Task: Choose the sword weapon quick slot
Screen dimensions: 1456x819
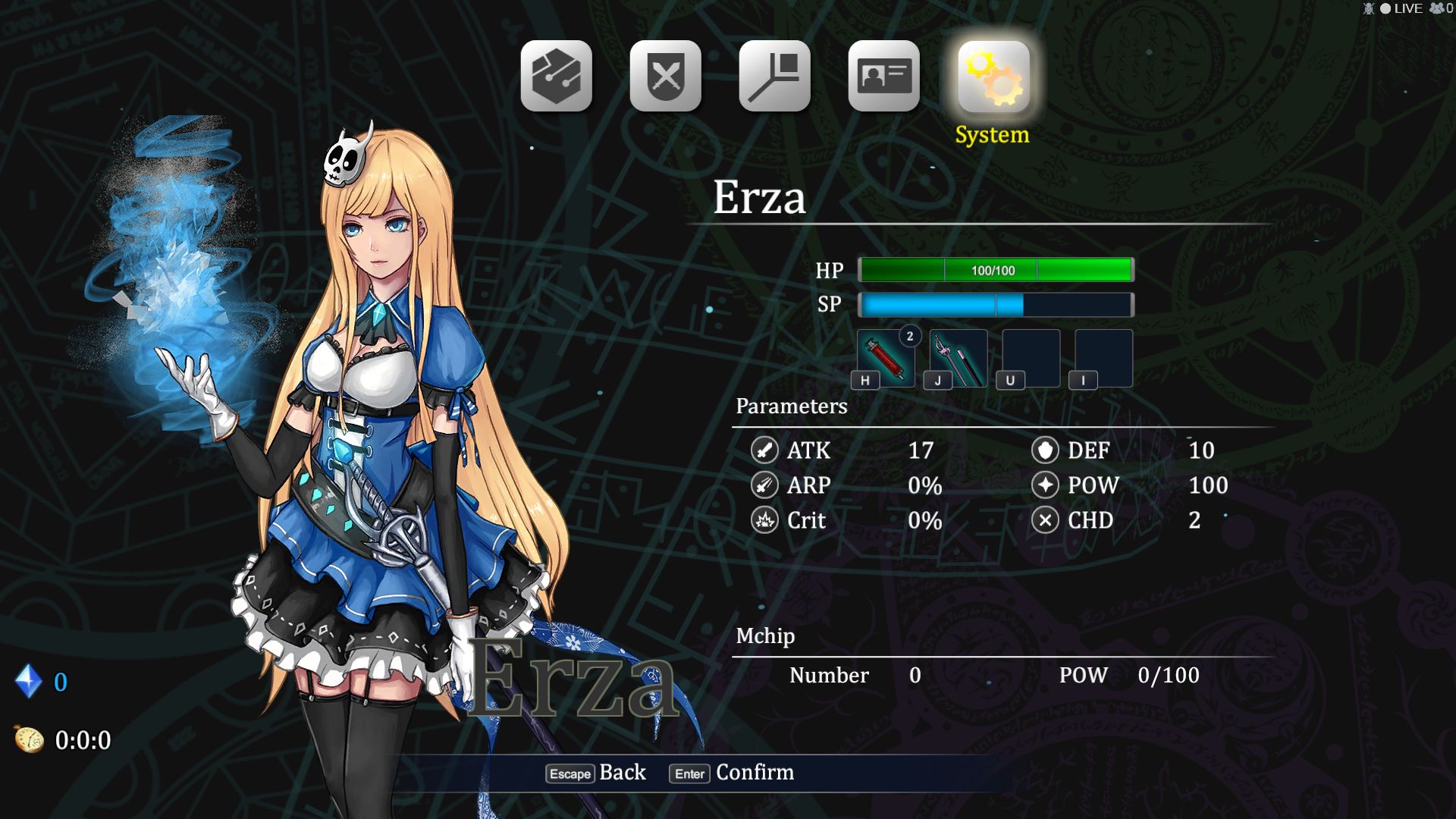Action: [x=959, y=358]
